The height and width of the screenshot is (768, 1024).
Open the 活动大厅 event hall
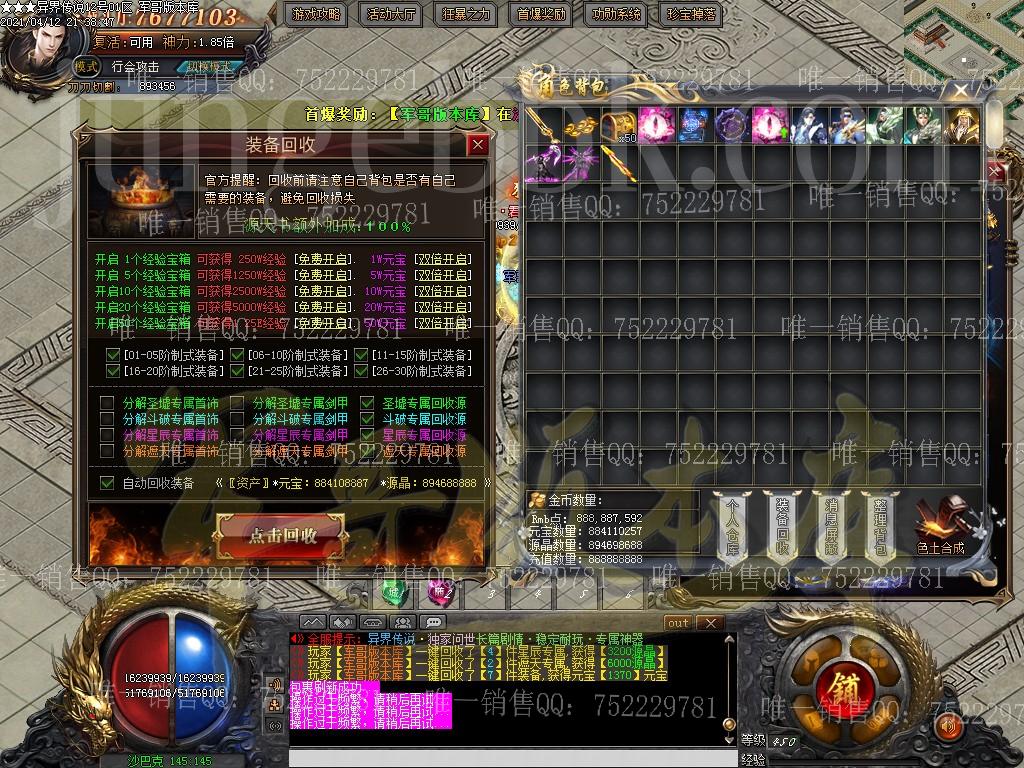coord(392,14)
